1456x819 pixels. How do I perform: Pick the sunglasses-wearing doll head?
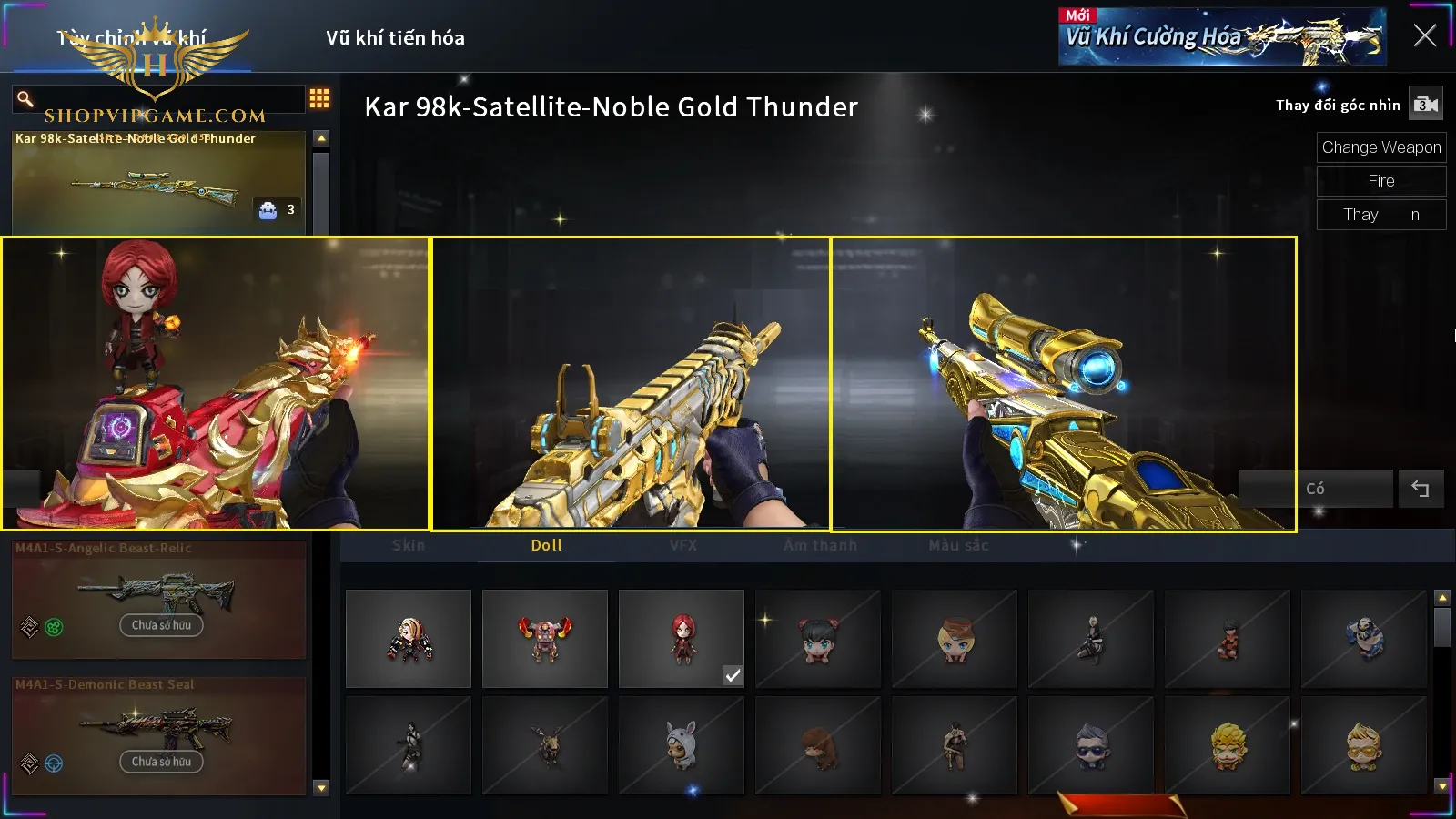tap(1091, 745)
